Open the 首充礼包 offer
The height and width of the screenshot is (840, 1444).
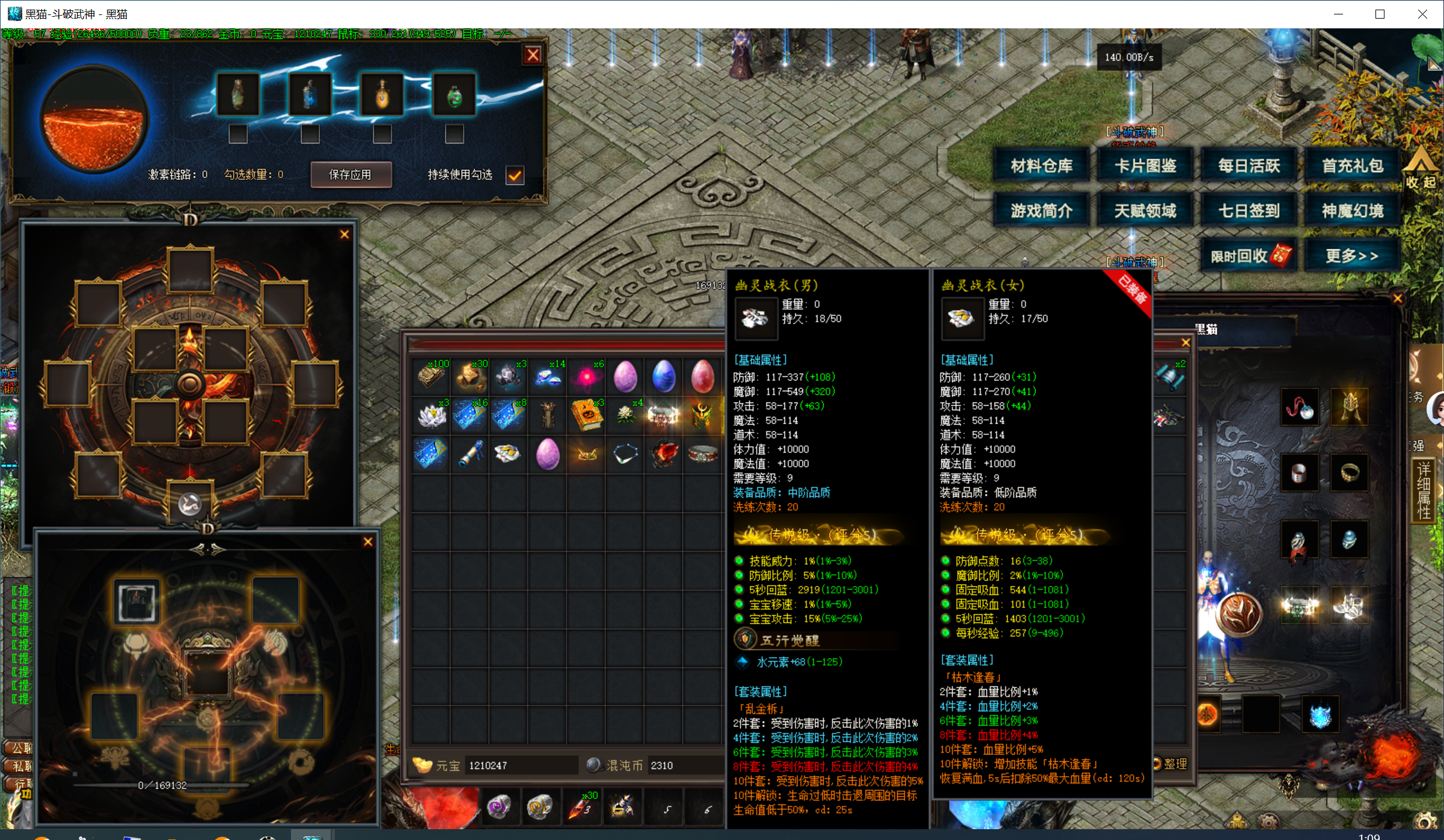(1352, 166)
